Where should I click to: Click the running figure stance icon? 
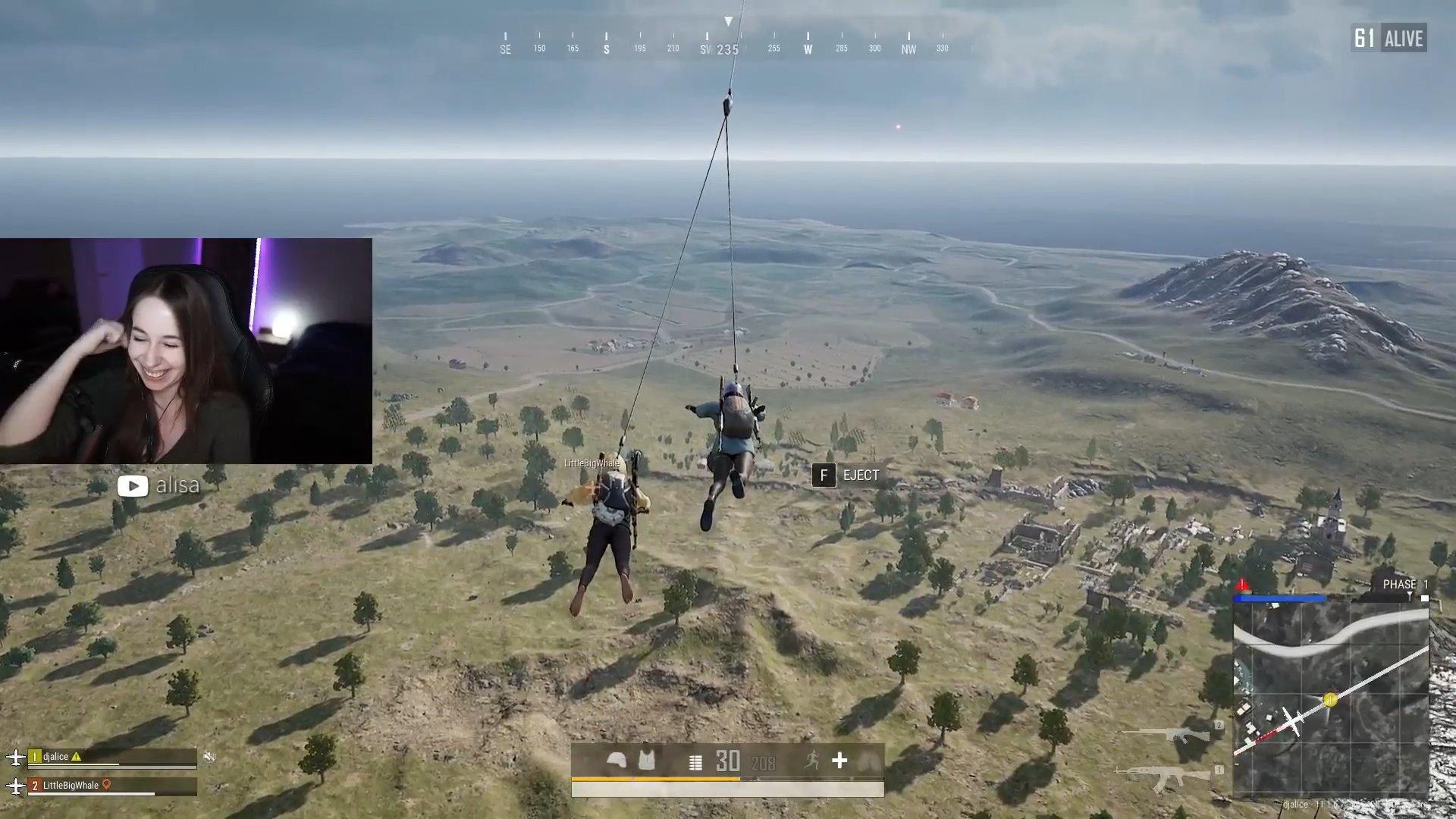point(813,761)
